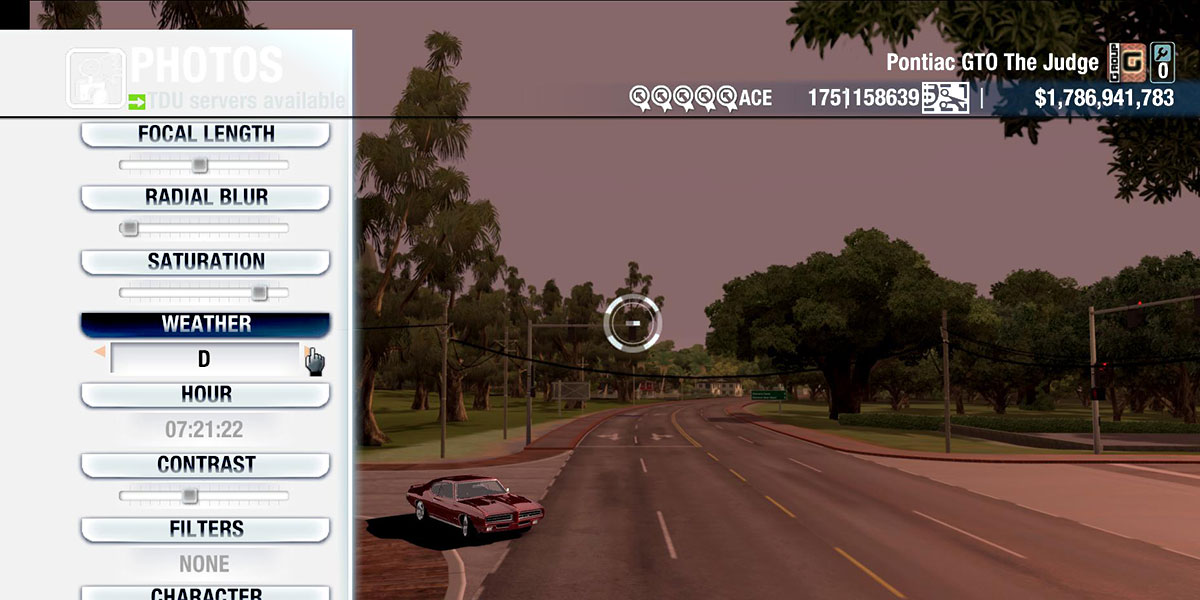Choose the Saturation setting
The width and height of the screenshot is (1200, 600).
tap(205, 262)
